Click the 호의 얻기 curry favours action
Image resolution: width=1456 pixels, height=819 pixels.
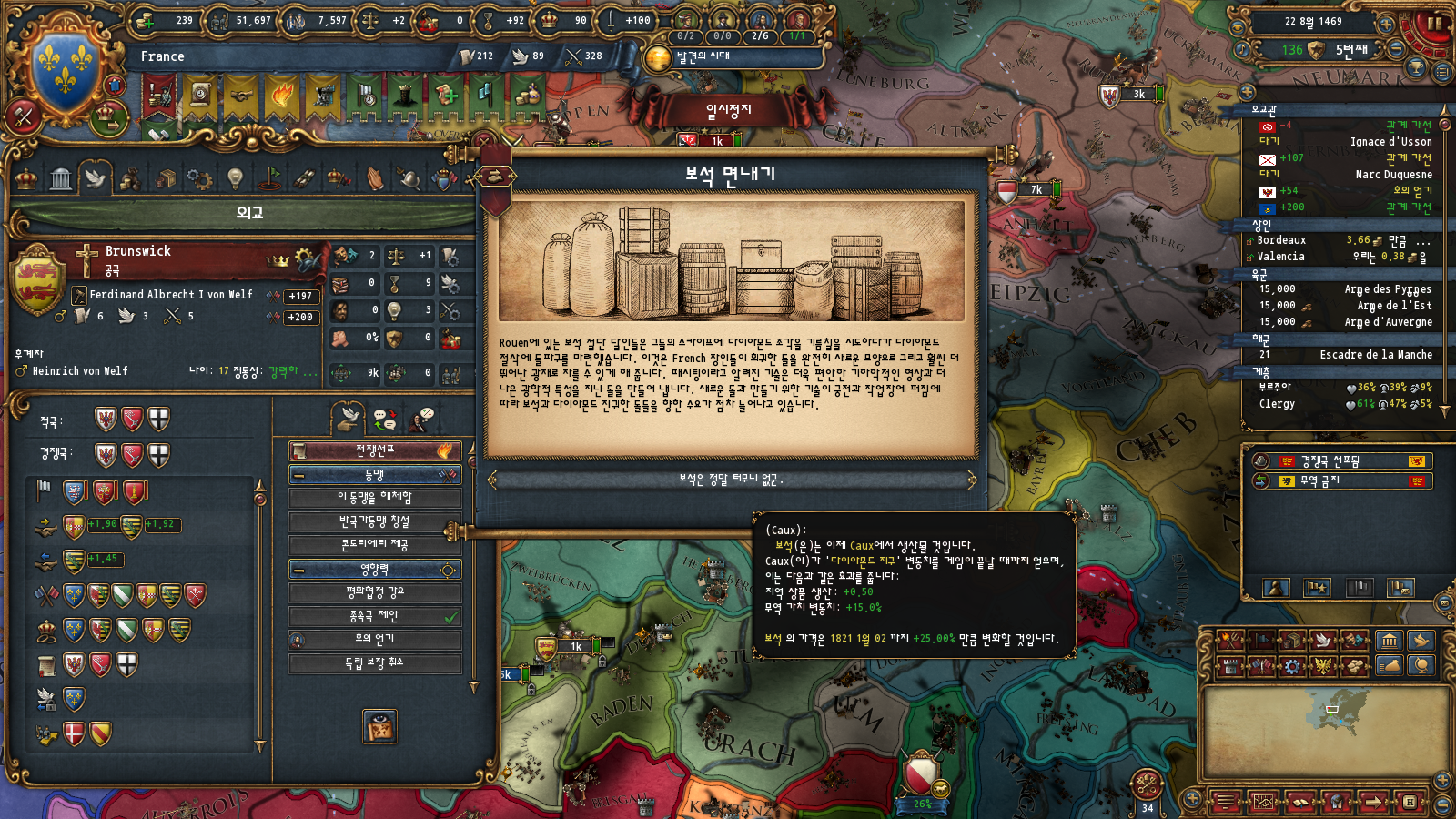coord(375,640)
